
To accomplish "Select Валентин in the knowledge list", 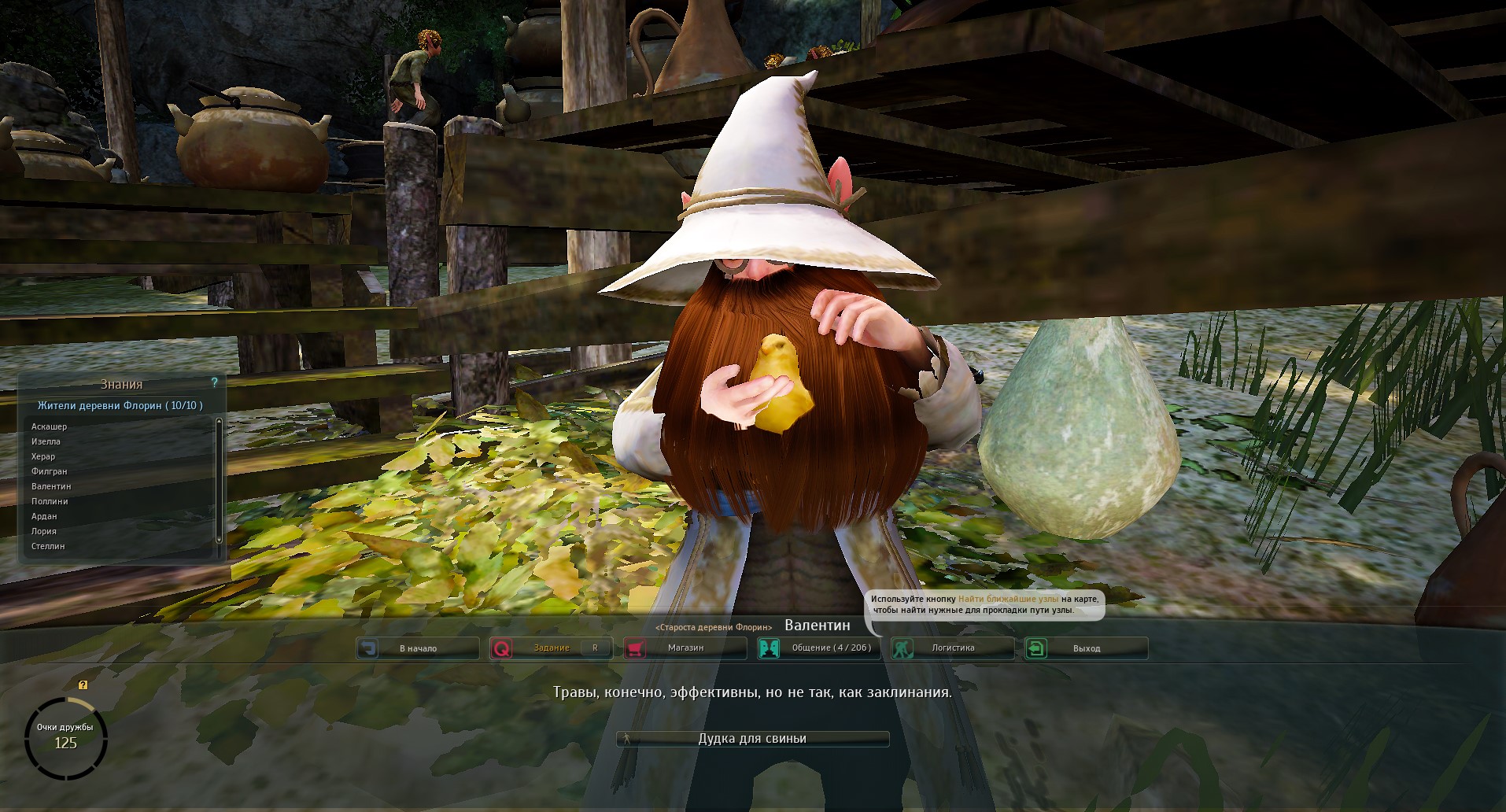I will (52, 485).
